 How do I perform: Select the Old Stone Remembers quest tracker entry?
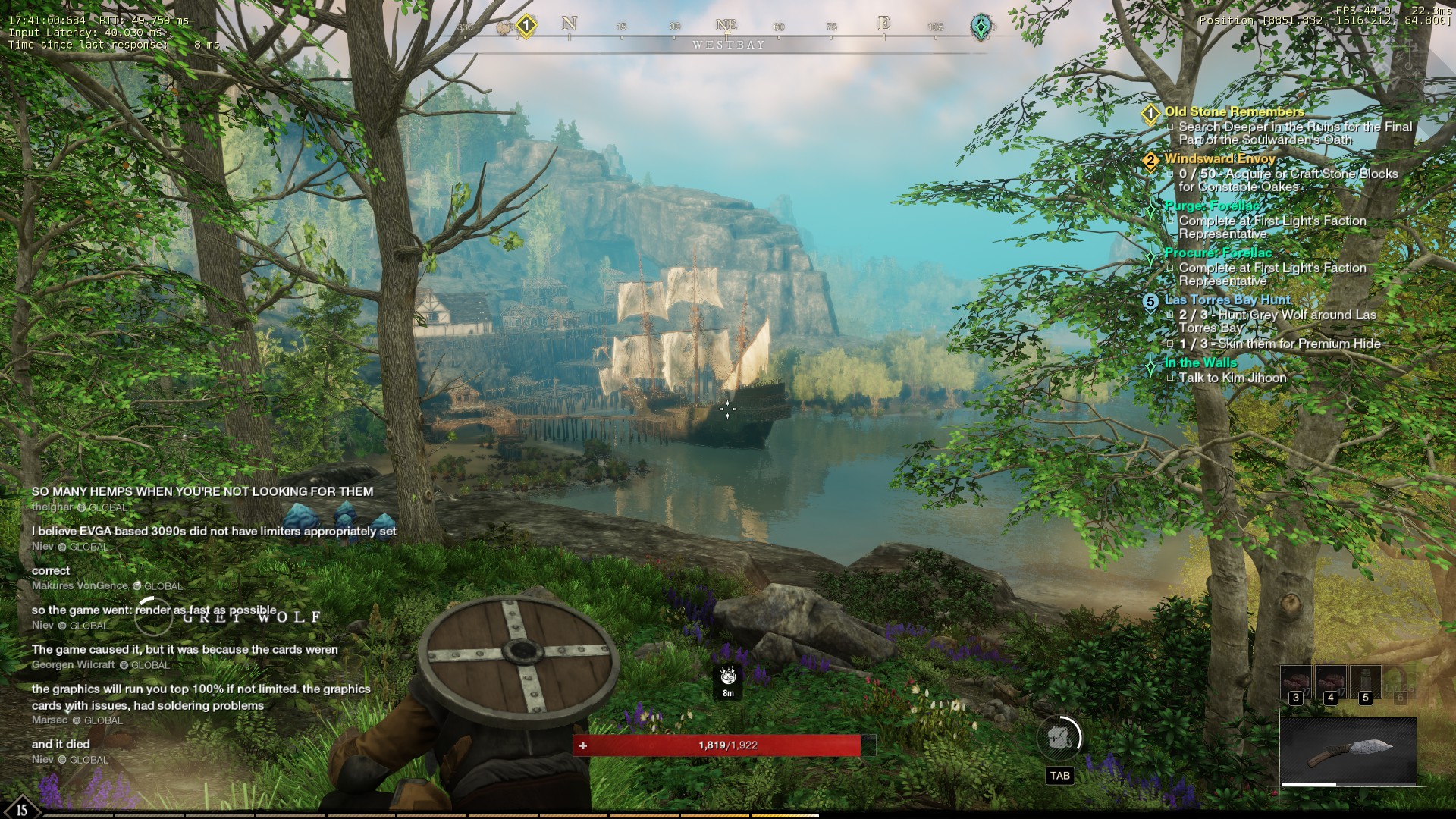pyautogui.click(x=1234, y=112)
